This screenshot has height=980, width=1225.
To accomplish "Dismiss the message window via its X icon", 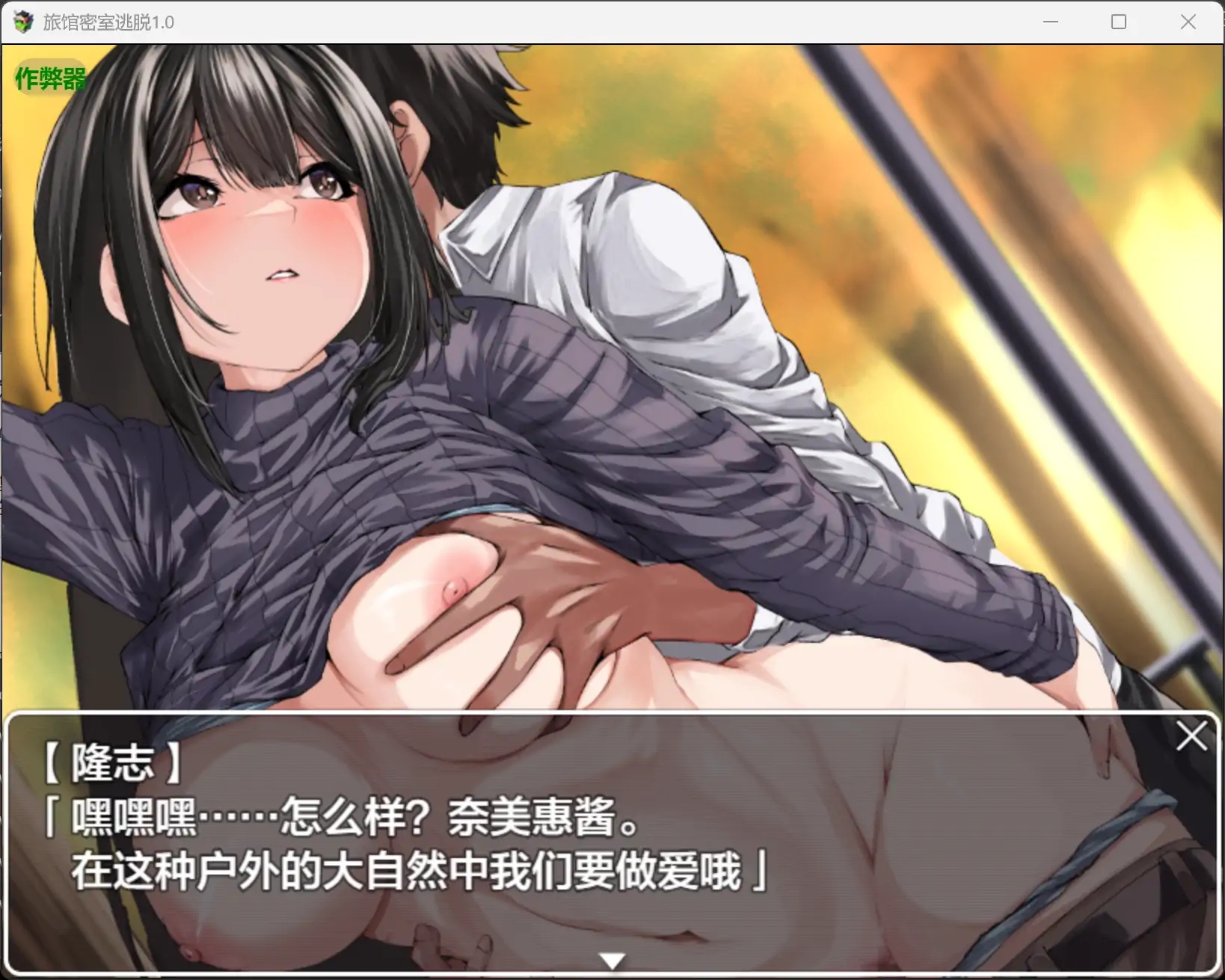I will click(x=1191, y=736).
